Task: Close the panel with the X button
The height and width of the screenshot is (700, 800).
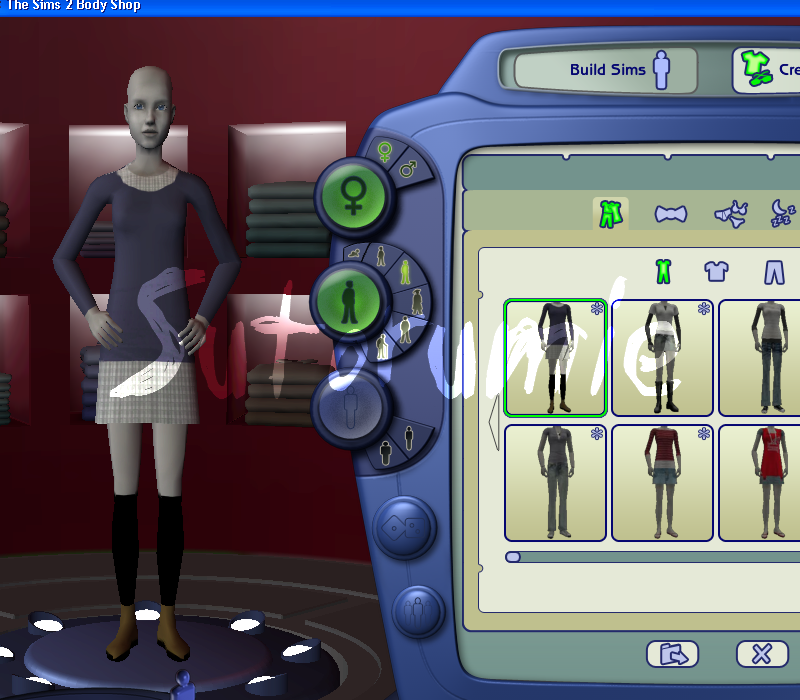Action: pos(762,654)
